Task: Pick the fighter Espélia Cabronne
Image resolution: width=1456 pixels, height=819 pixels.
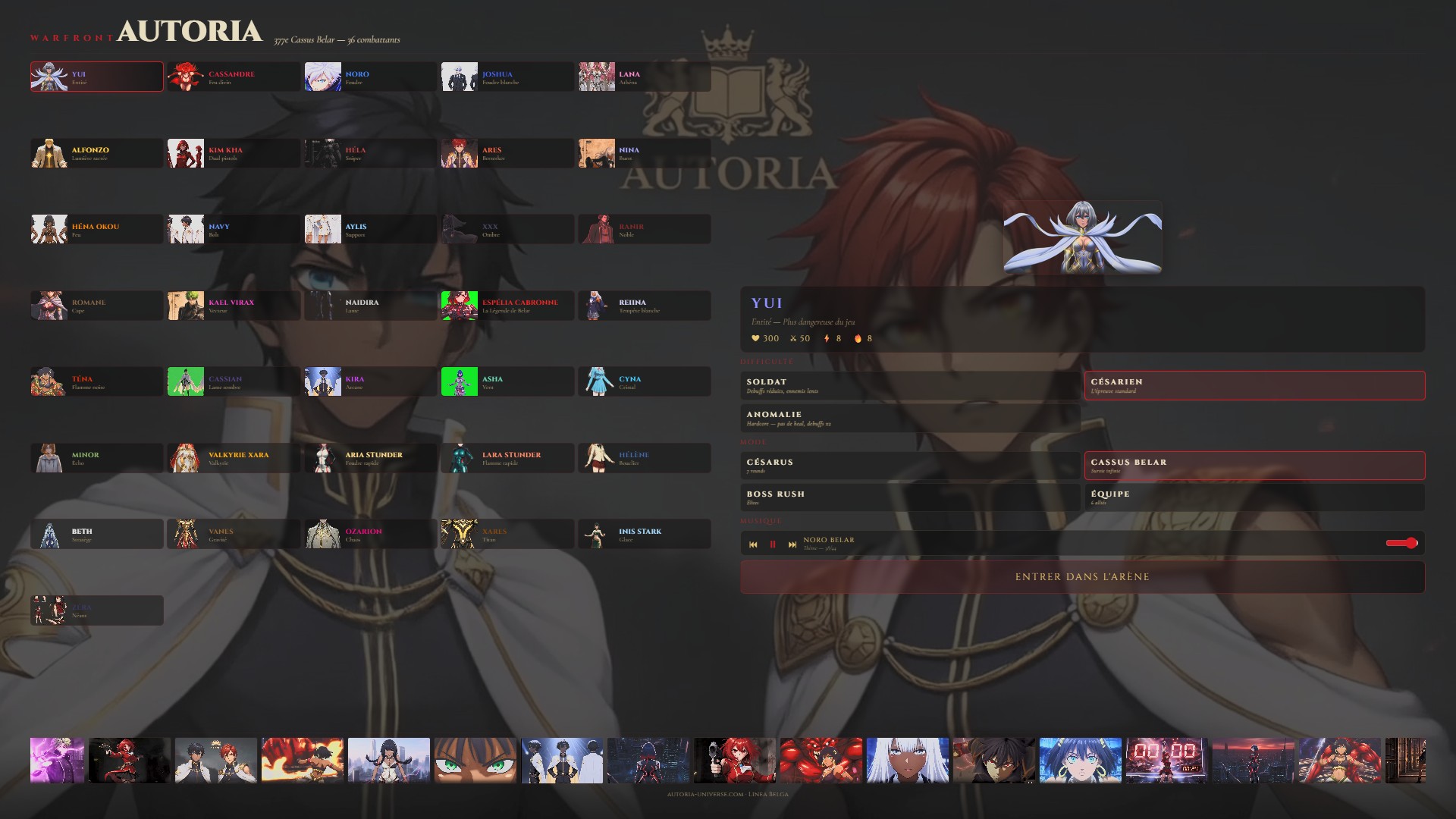Action: click(x=507, y=306)
